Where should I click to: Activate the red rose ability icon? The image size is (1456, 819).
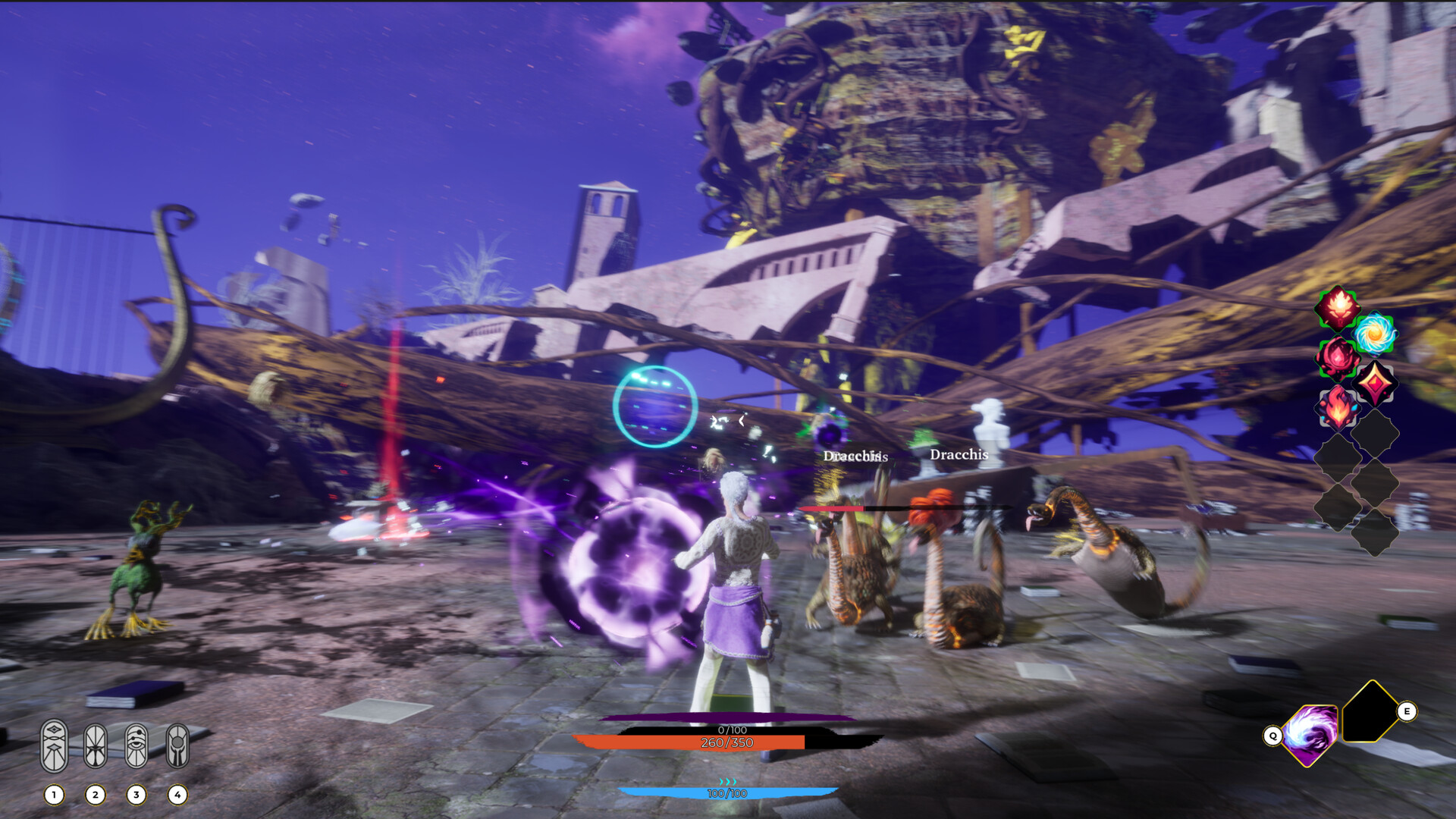pyautogui.click(x=1336, y=359)
